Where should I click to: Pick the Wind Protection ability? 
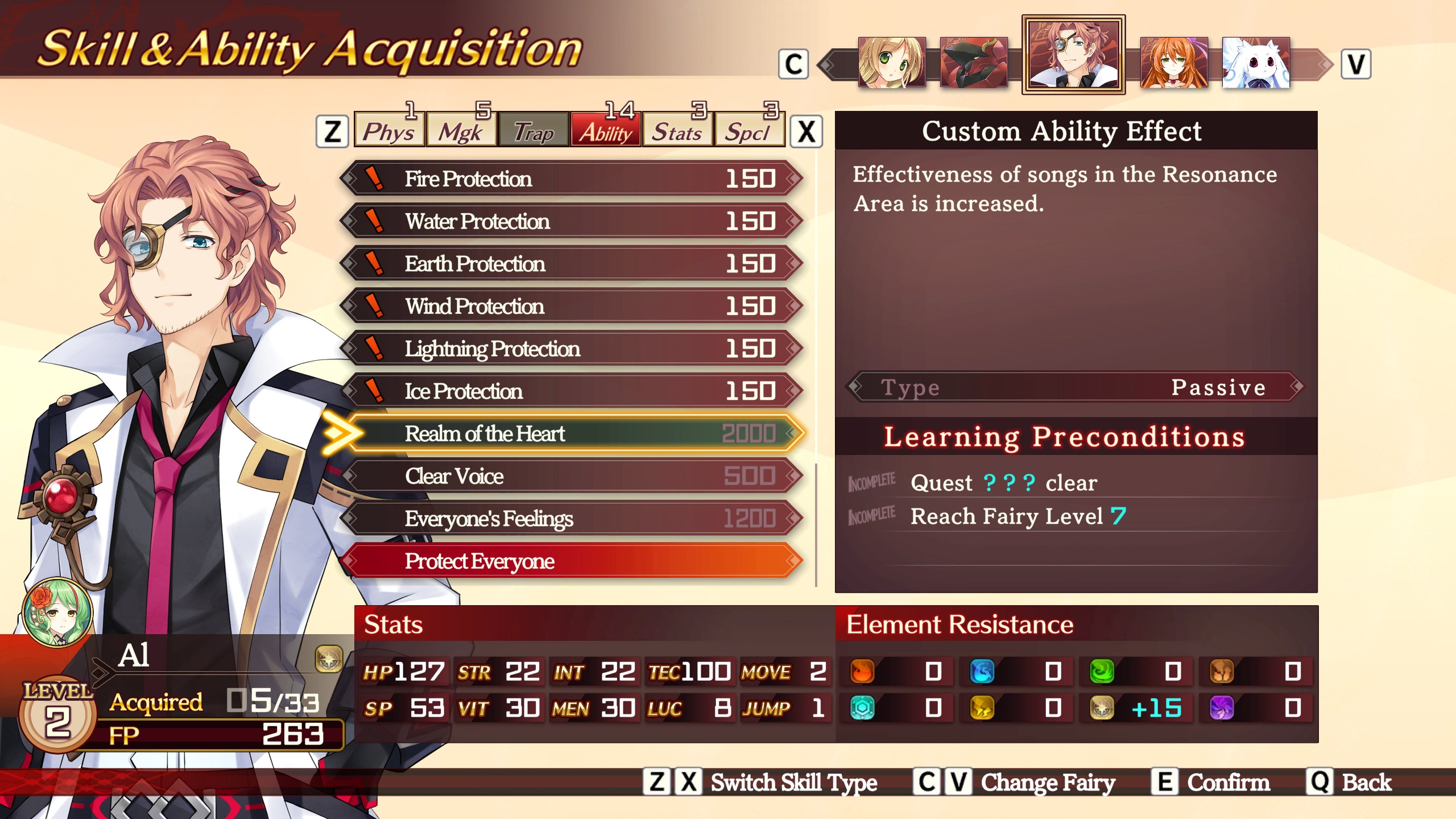(x=572, y=306)
